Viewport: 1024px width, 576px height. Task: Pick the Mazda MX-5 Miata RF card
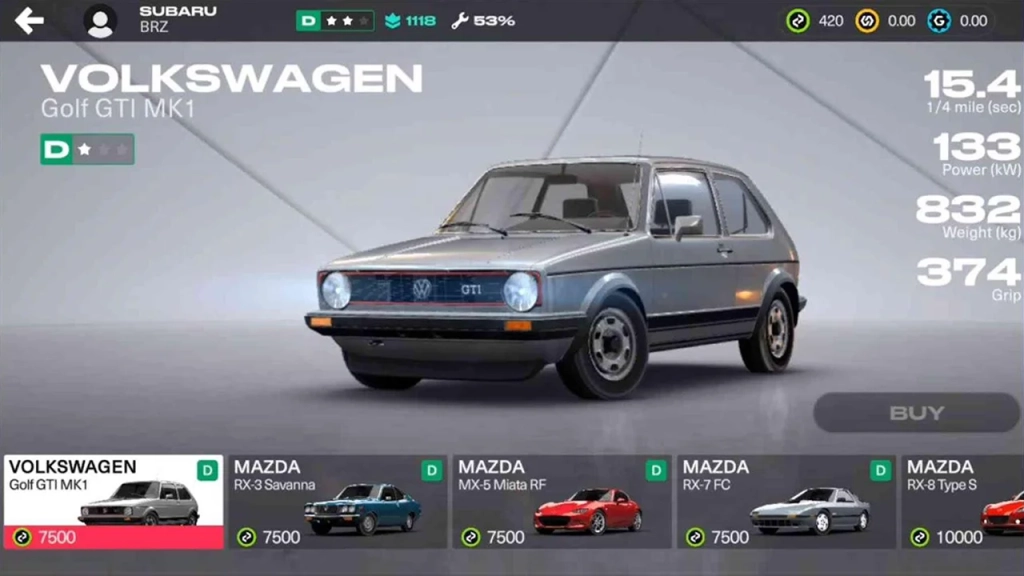tap(561, 502)
